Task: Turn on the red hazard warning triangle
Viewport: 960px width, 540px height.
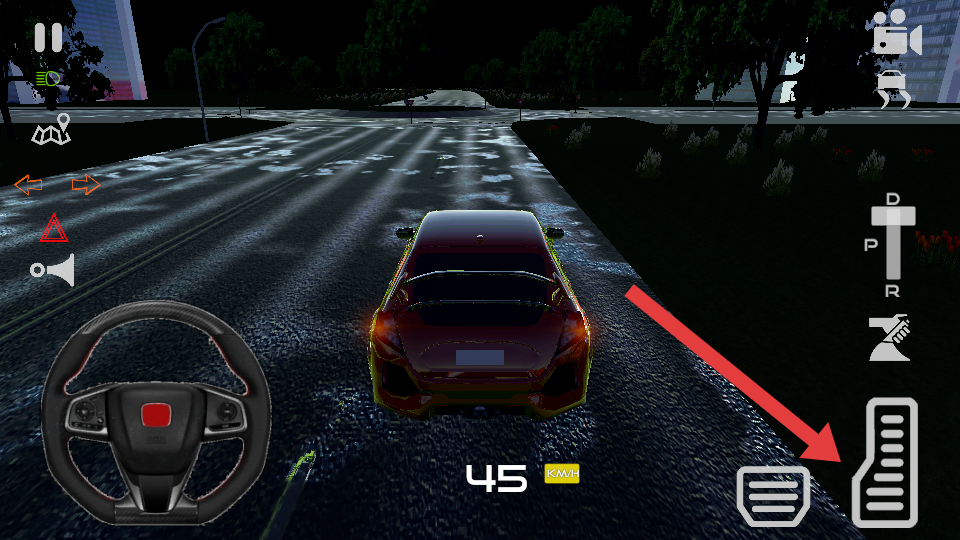Action: pos(54,230)
